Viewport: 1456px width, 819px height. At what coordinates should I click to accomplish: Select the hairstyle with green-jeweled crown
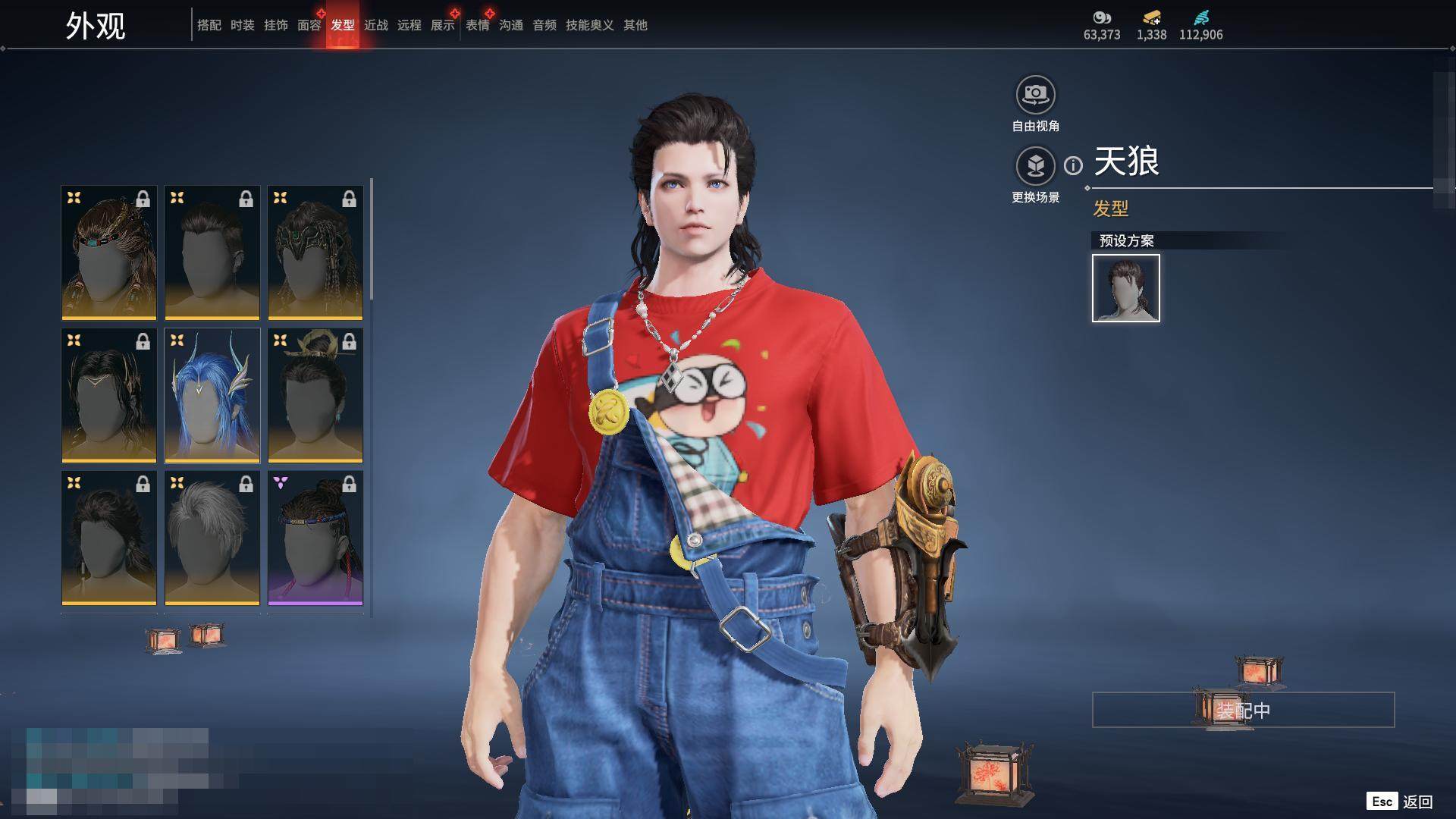pyautogui.click(x=315, y=253)
